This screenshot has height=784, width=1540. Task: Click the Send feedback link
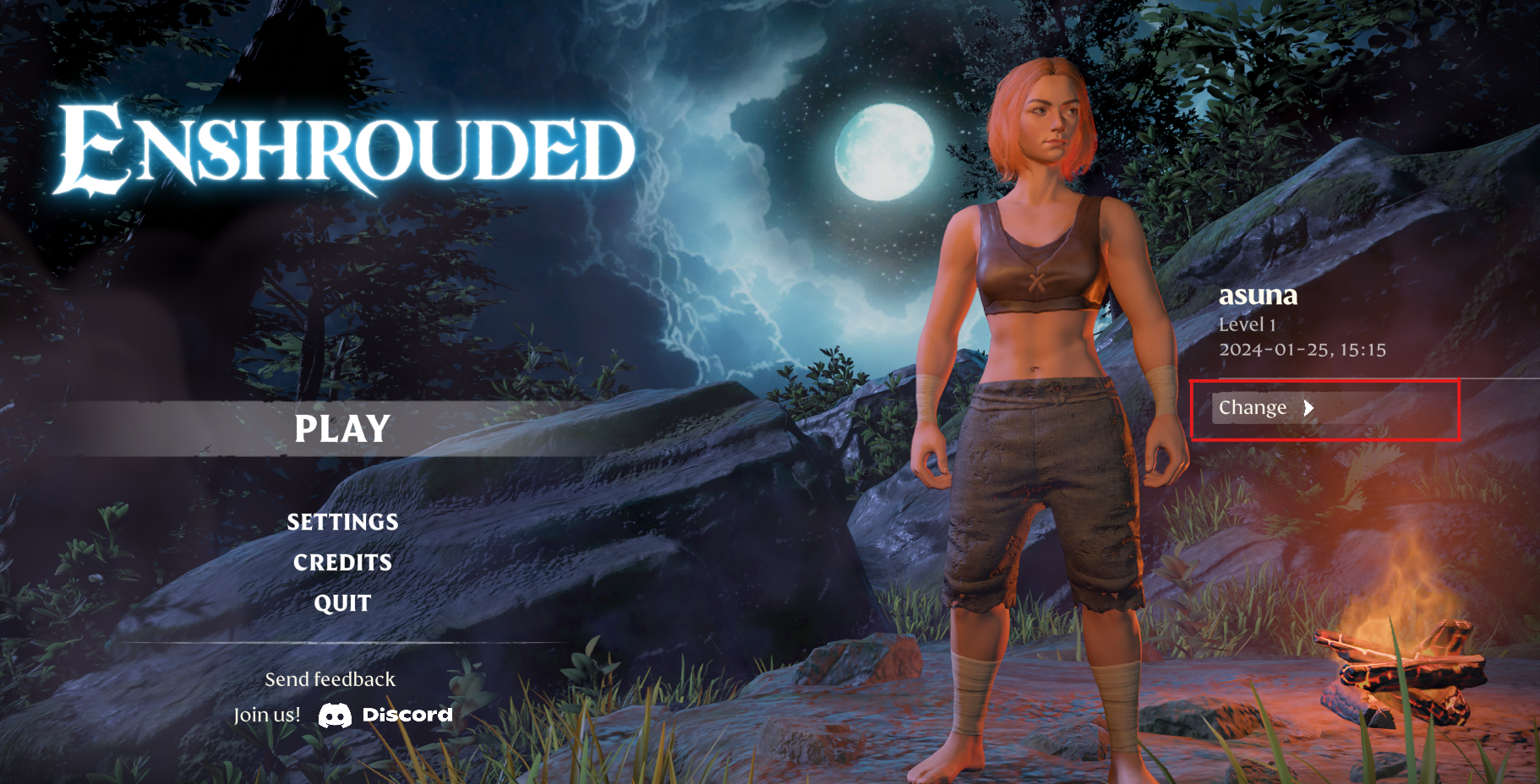(330, 678)
